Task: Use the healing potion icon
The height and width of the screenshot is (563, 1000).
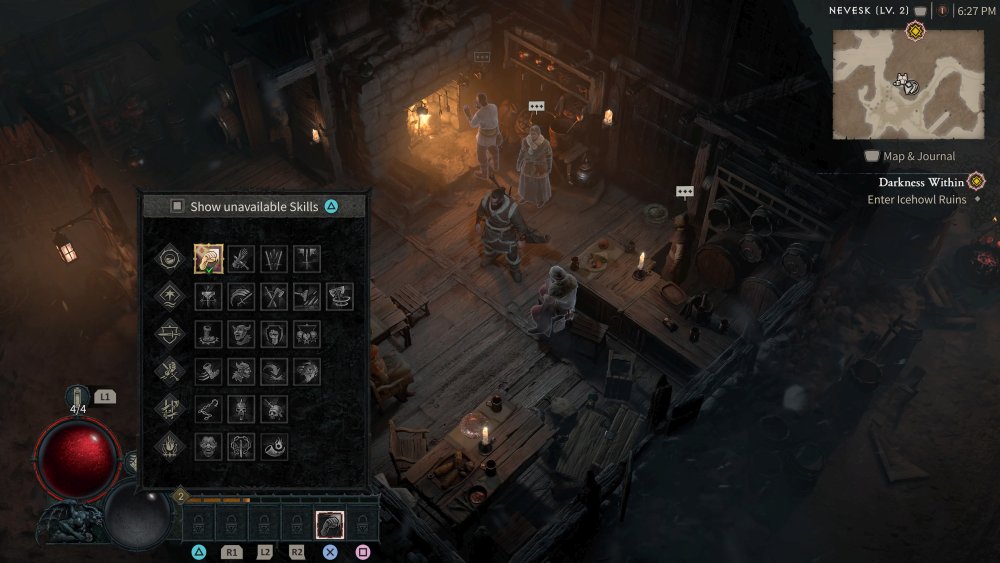Action: (x=79, y=399)
